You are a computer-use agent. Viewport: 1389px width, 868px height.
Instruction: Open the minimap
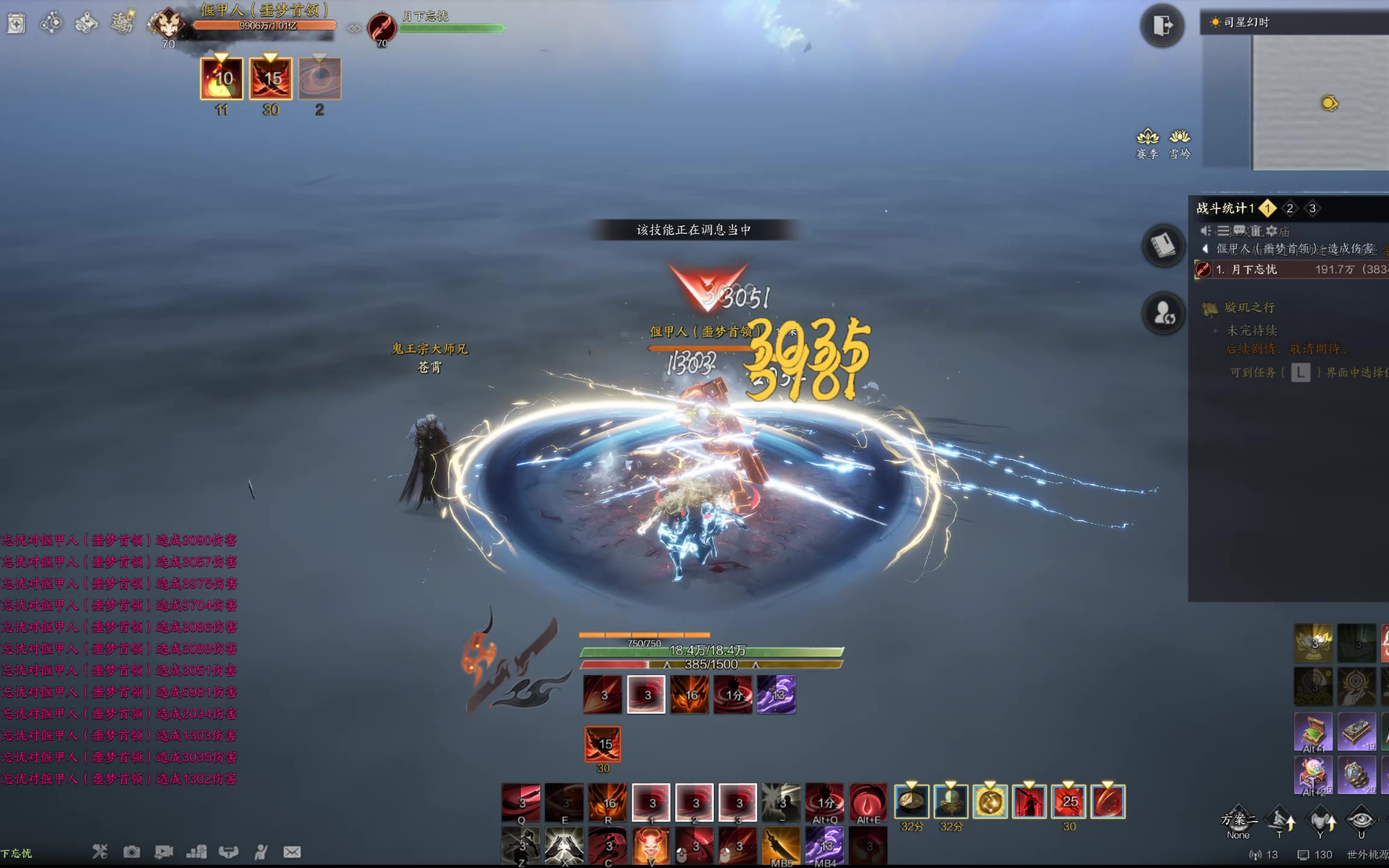click(1320, 102)
